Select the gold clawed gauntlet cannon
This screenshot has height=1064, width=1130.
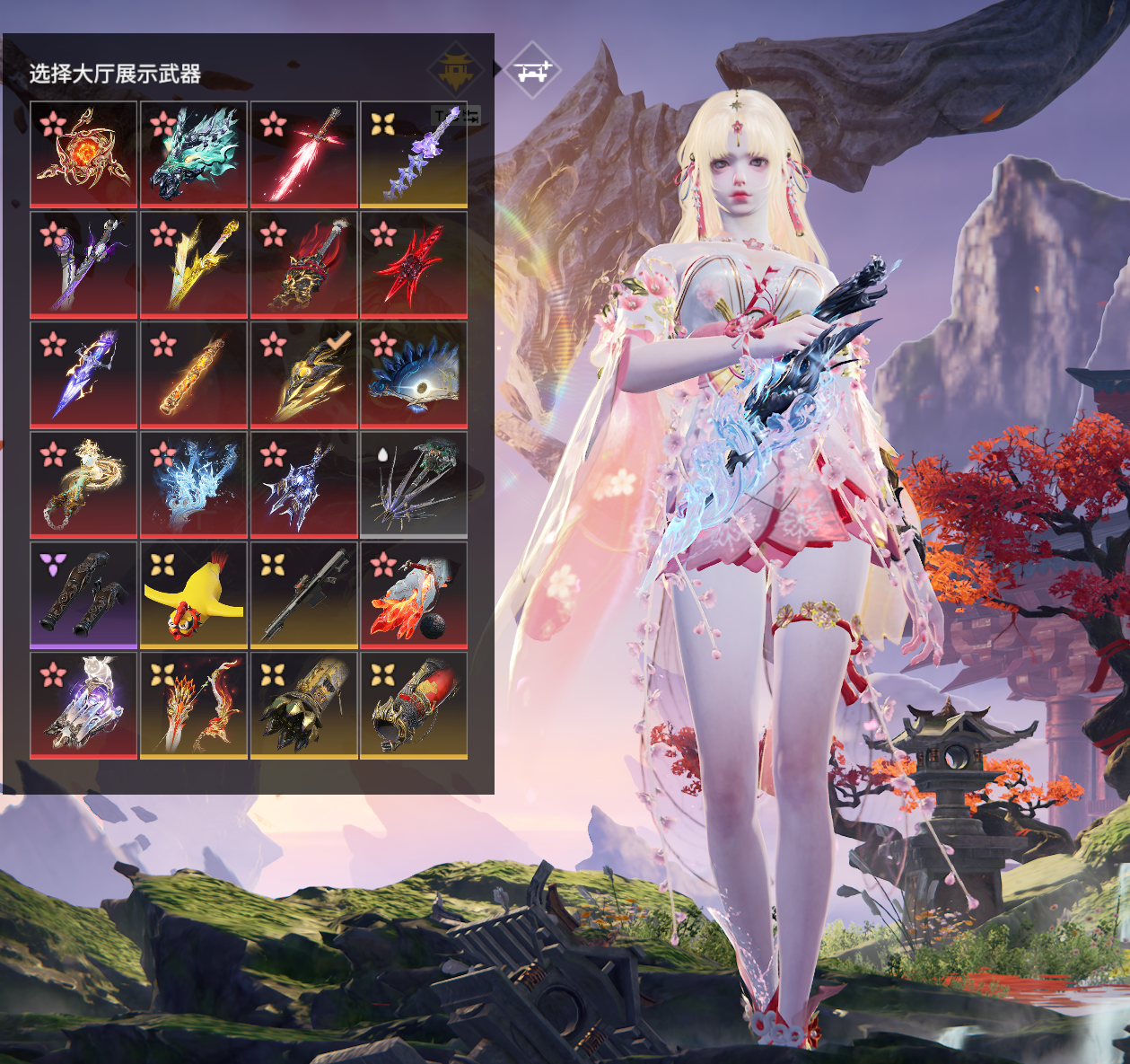304,706
